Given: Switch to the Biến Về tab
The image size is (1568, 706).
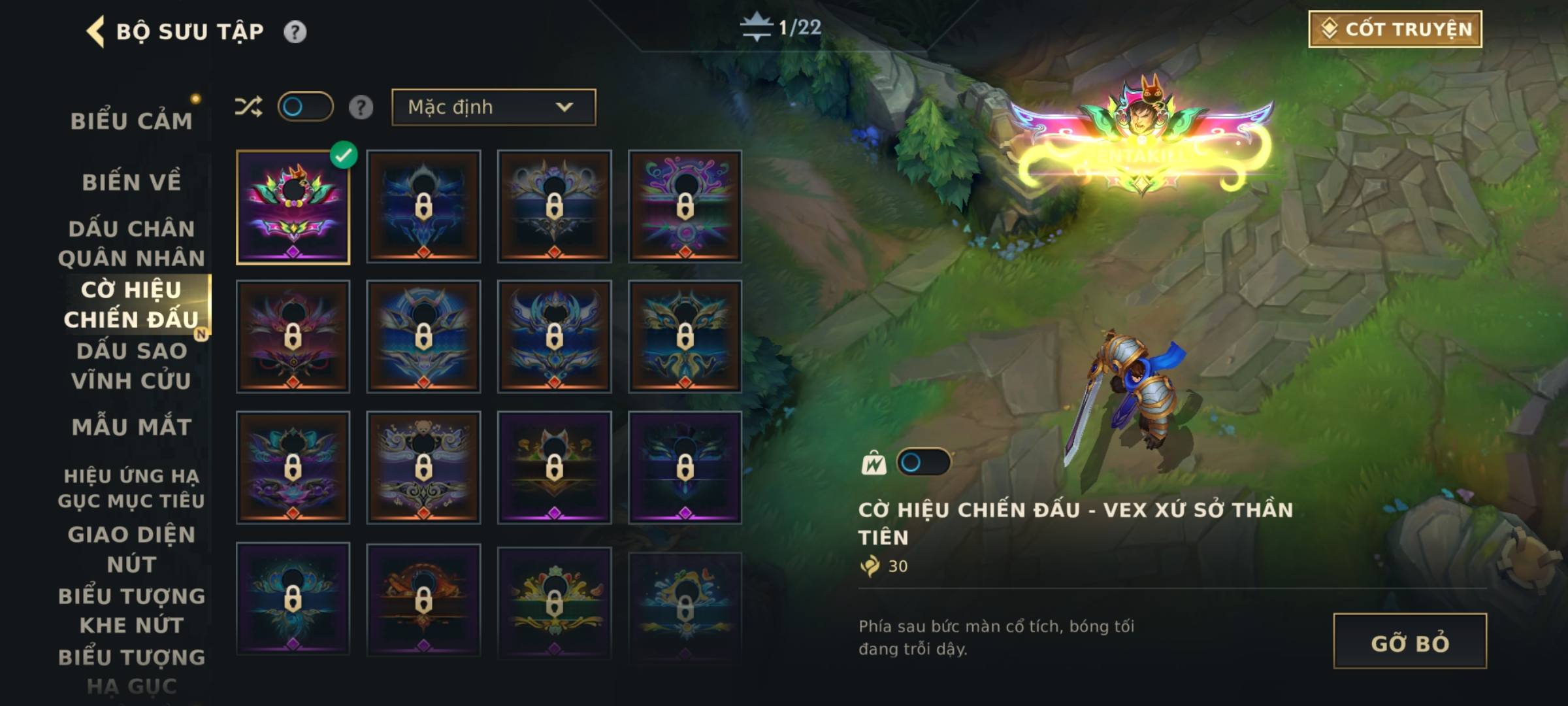Looking at the screenshot, I should pyautogui.click(x=131, y=182).
